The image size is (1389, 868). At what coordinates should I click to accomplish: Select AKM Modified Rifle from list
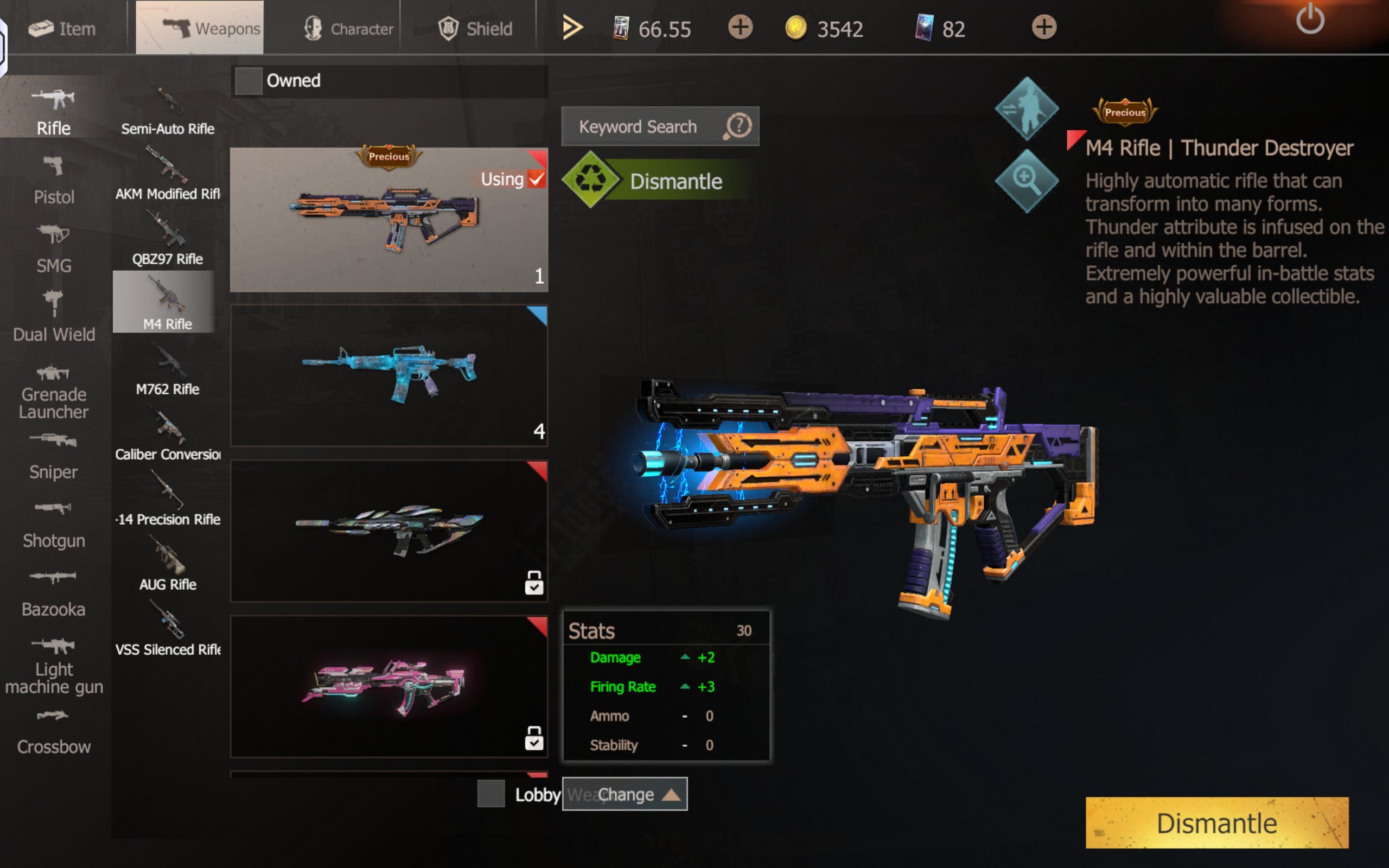167,174
